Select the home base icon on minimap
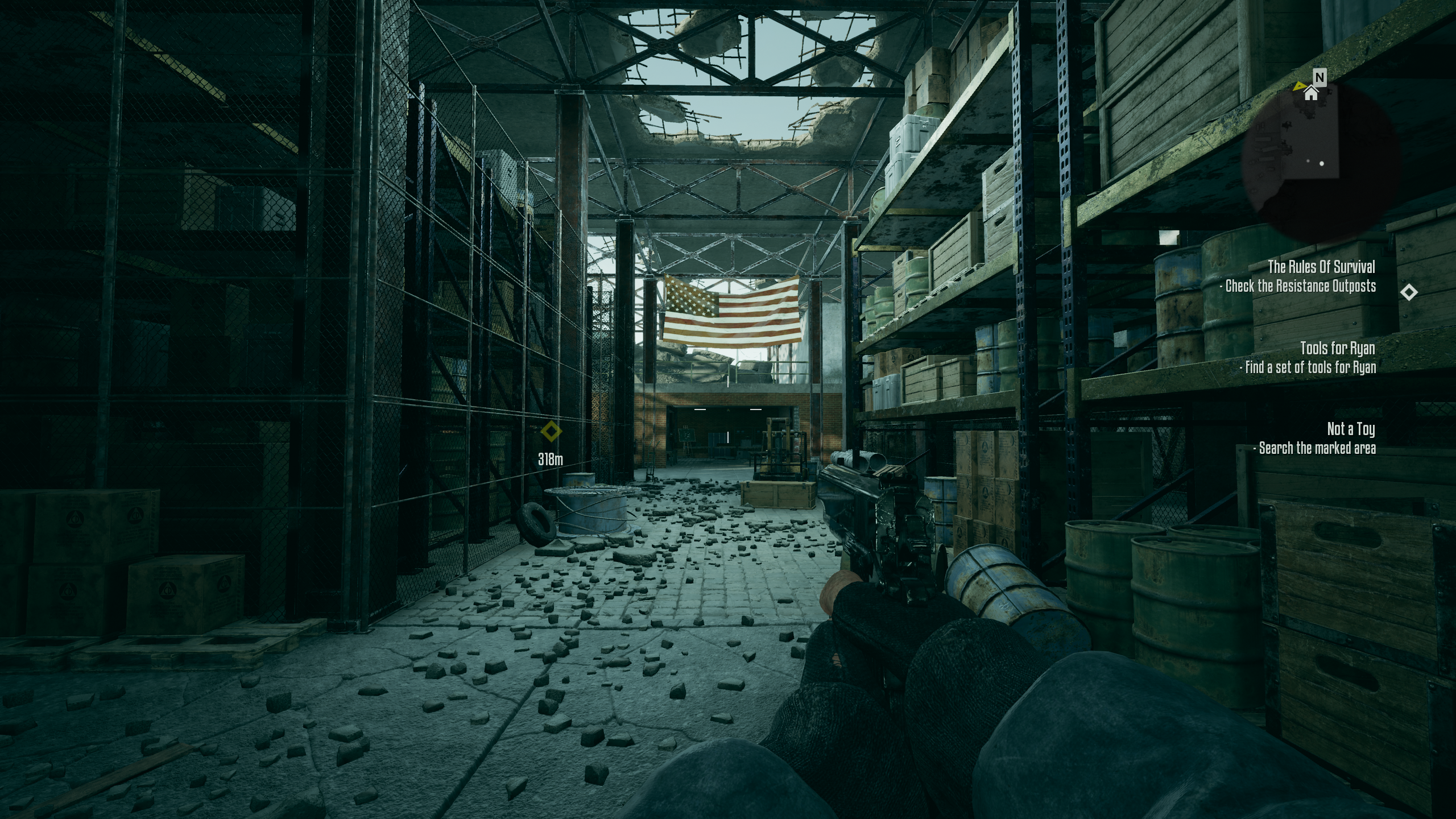Image resolution: width=1456 pixels, height=819 pixels. [x=1311, y=93]
